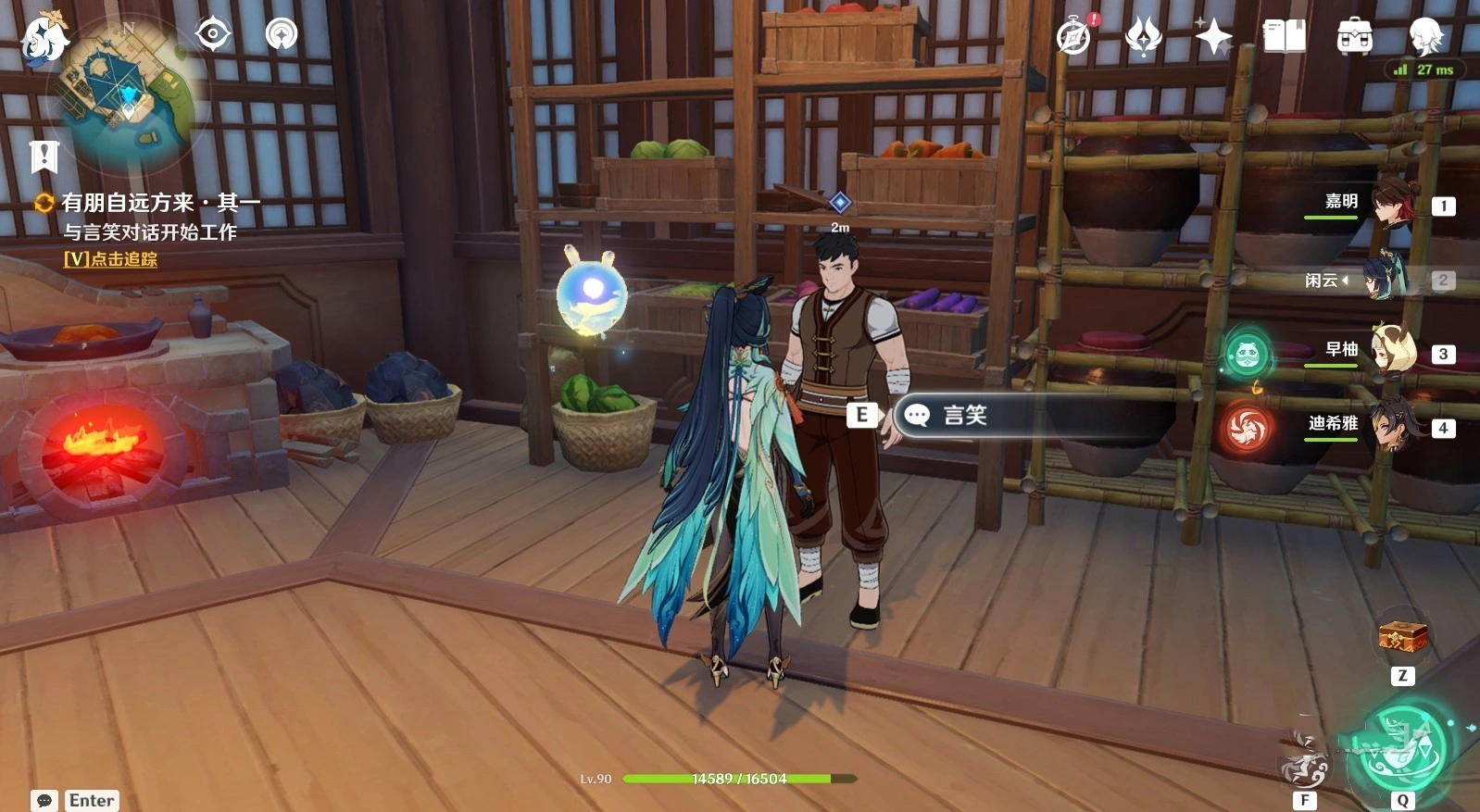Open the events compass icon
The width and height of the screenshot is (1480, 812).
click(1074, 37)
